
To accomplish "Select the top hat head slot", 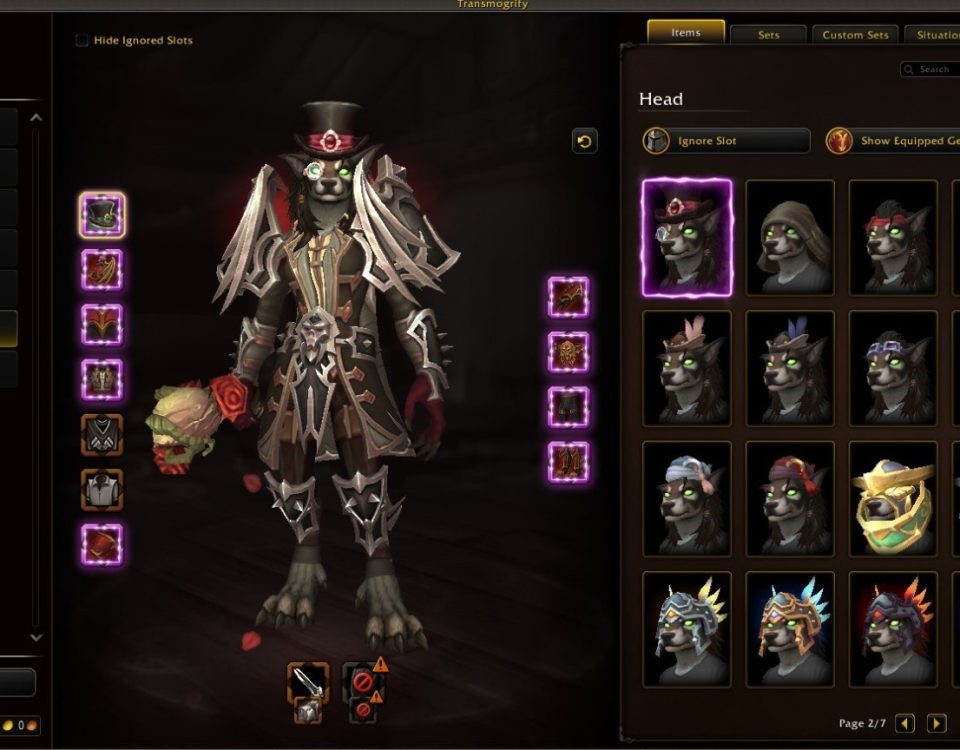I will tap(102, 215).
